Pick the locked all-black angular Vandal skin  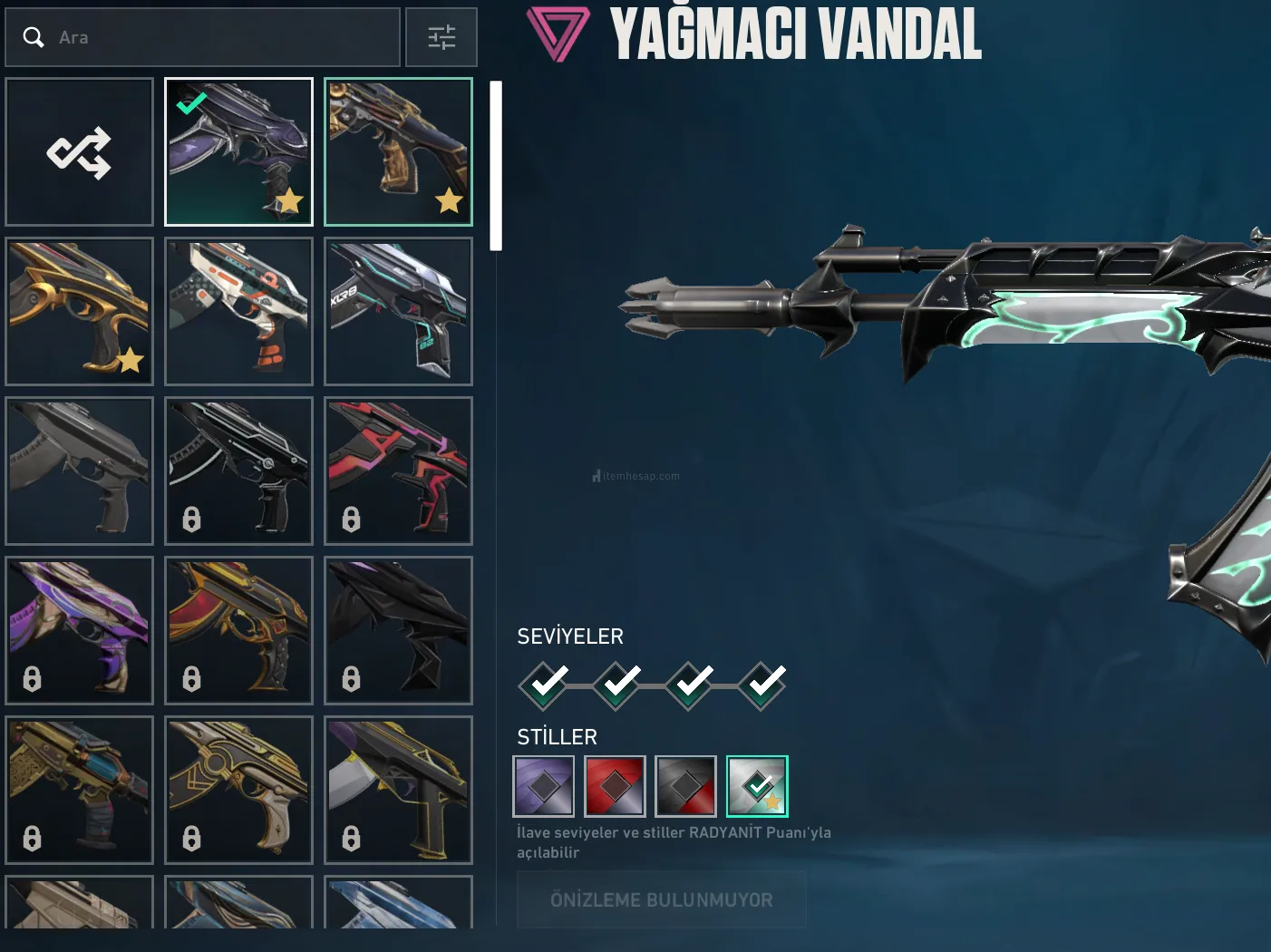[x=398, y=630]
